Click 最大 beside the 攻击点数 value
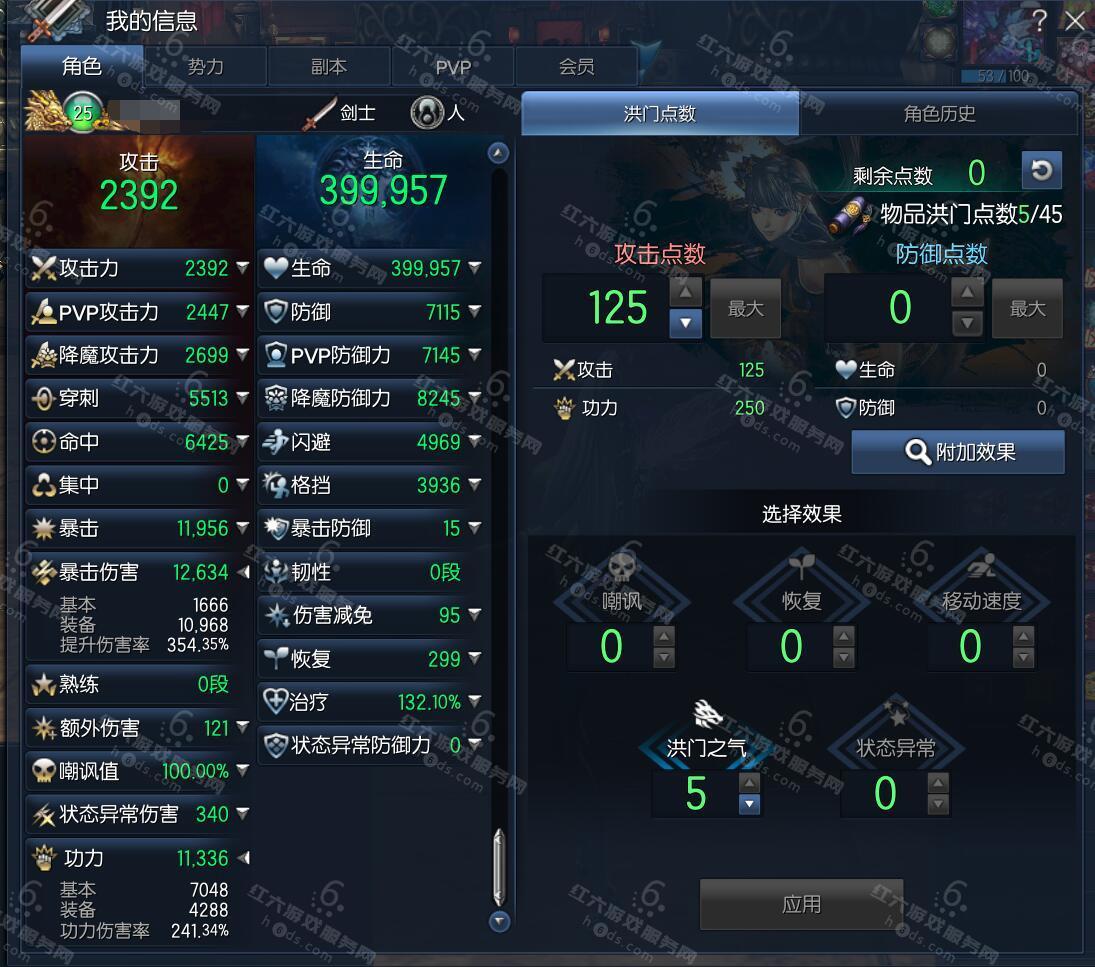This screenshot has width=1095, height=967. [x=745, y=309]
